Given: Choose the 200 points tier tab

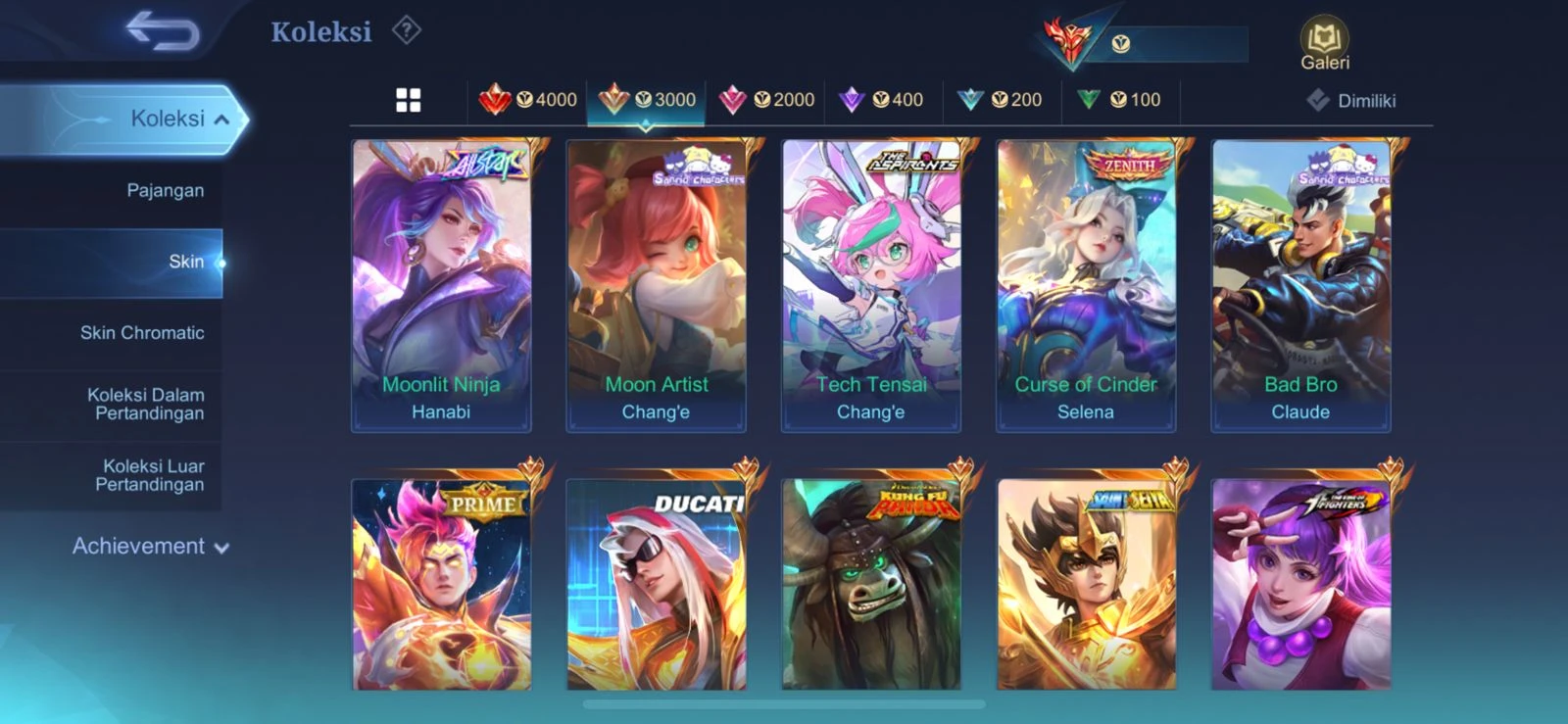Looking at the screenshot, I should click(1001, 100).
